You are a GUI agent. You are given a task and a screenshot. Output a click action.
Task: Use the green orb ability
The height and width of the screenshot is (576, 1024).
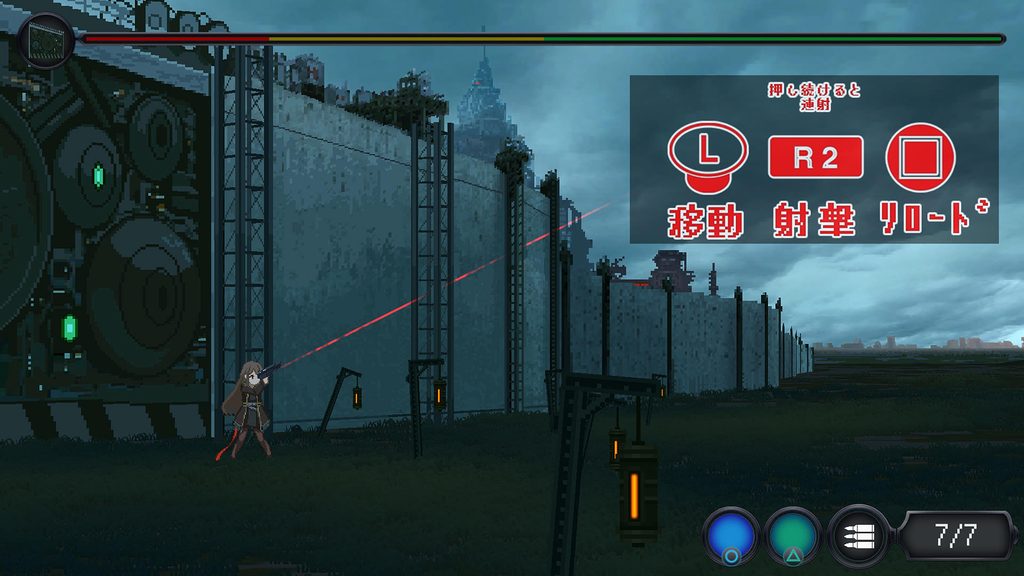[x=794, y=535]
